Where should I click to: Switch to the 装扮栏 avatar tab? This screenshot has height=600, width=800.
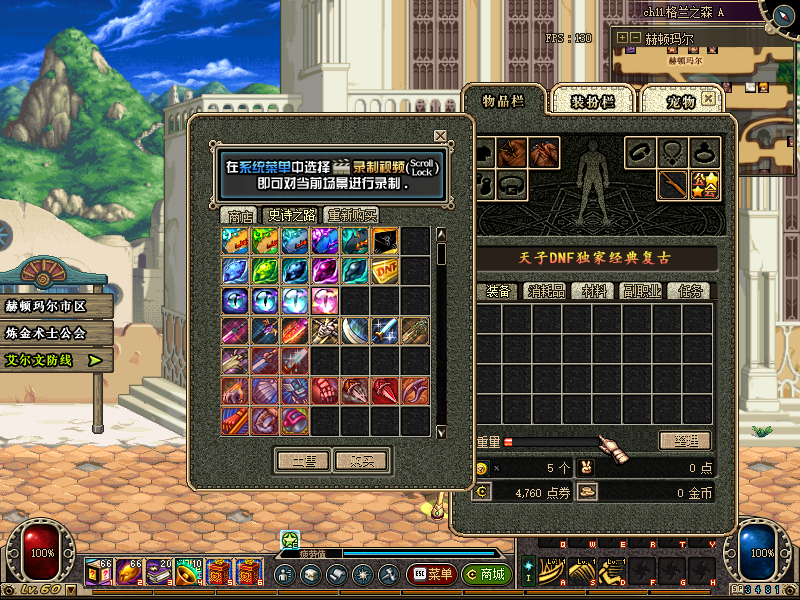pyautogui.click(x=591, y=101)
